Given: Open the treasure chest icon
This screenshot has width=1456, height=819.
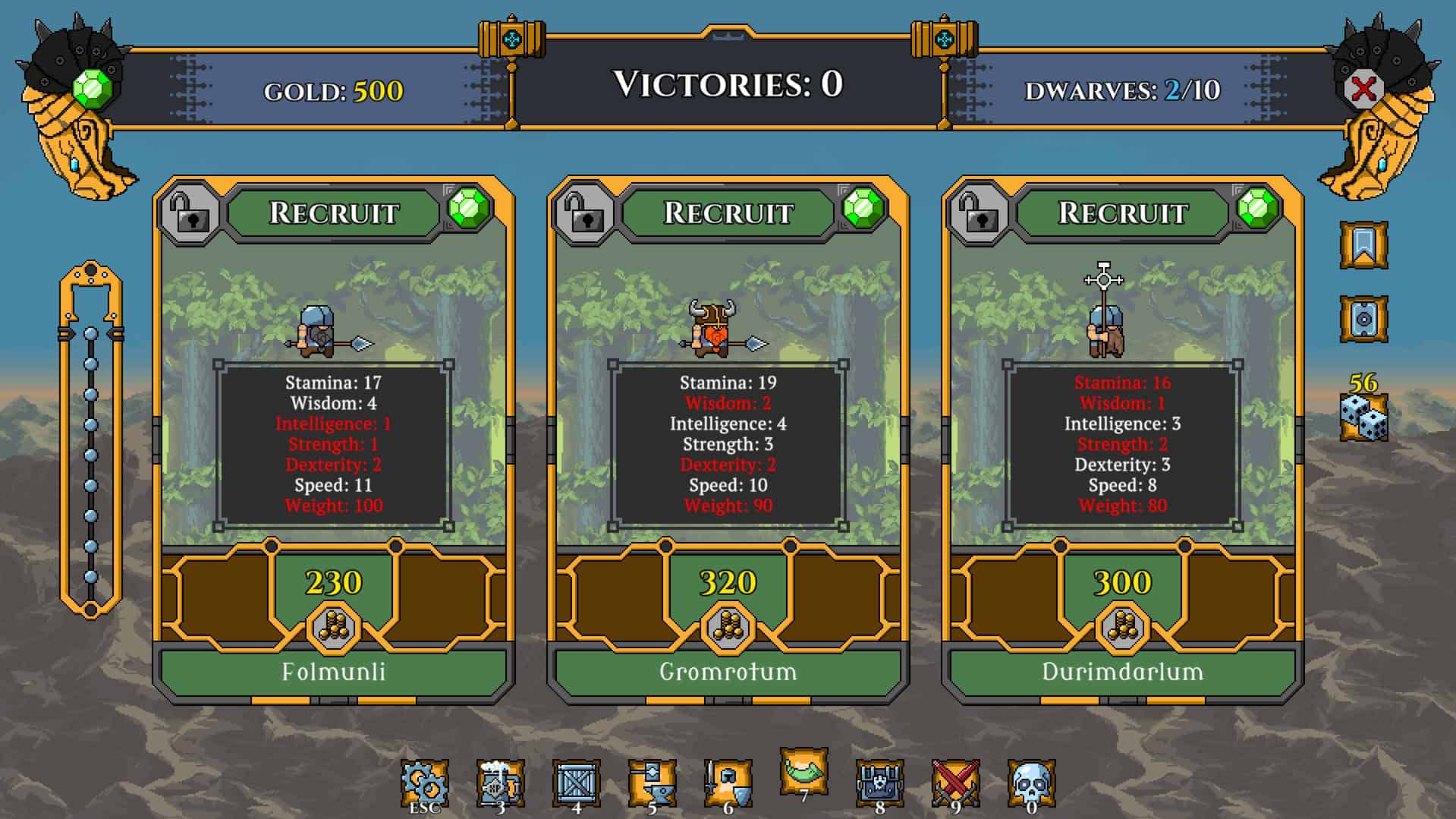Looking at the screenshot, I should tap(879, 783).
